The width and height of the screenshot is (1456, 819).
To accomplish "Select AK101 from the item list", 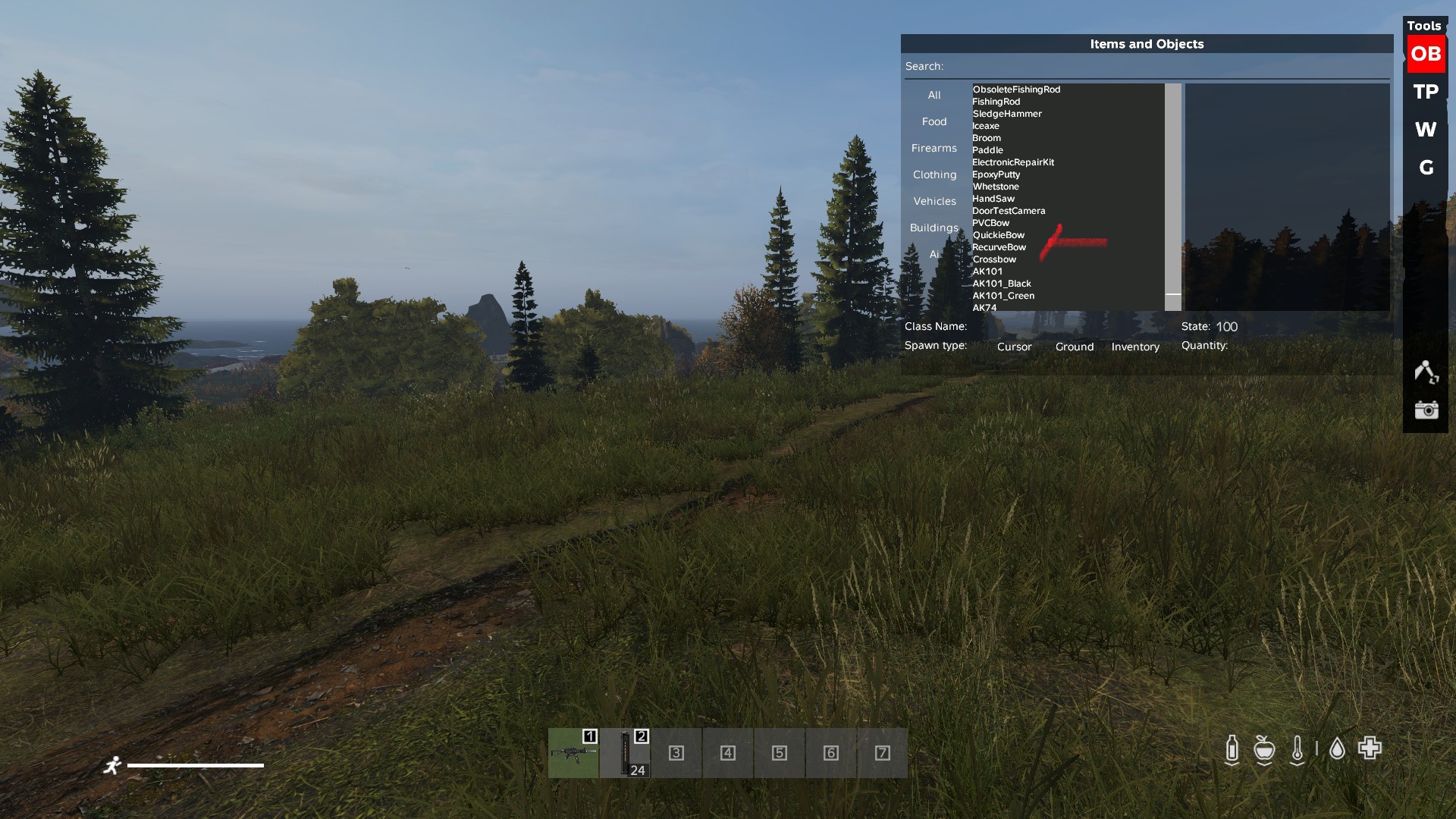I will point(986,271).
